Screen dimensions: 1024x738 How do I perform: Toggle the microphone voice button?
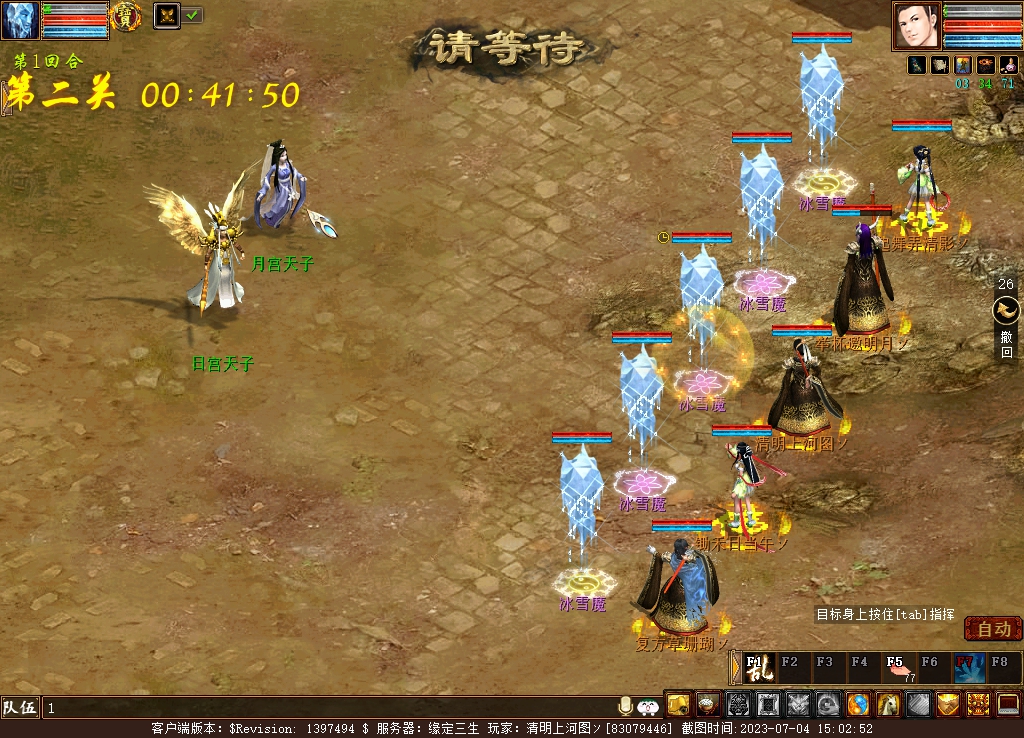coord(626,706)
